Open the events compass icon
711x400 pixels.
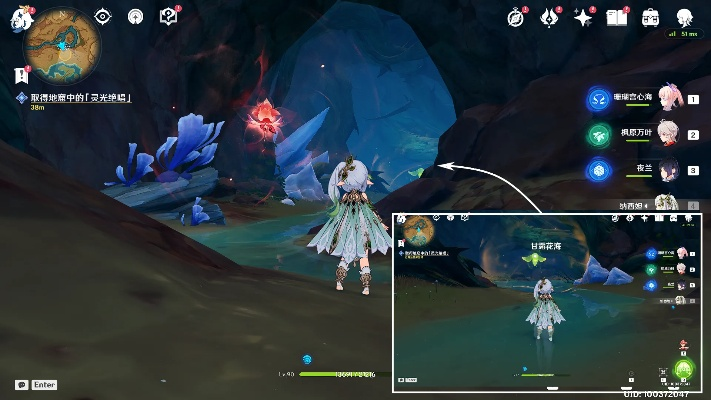coord(517,17)
